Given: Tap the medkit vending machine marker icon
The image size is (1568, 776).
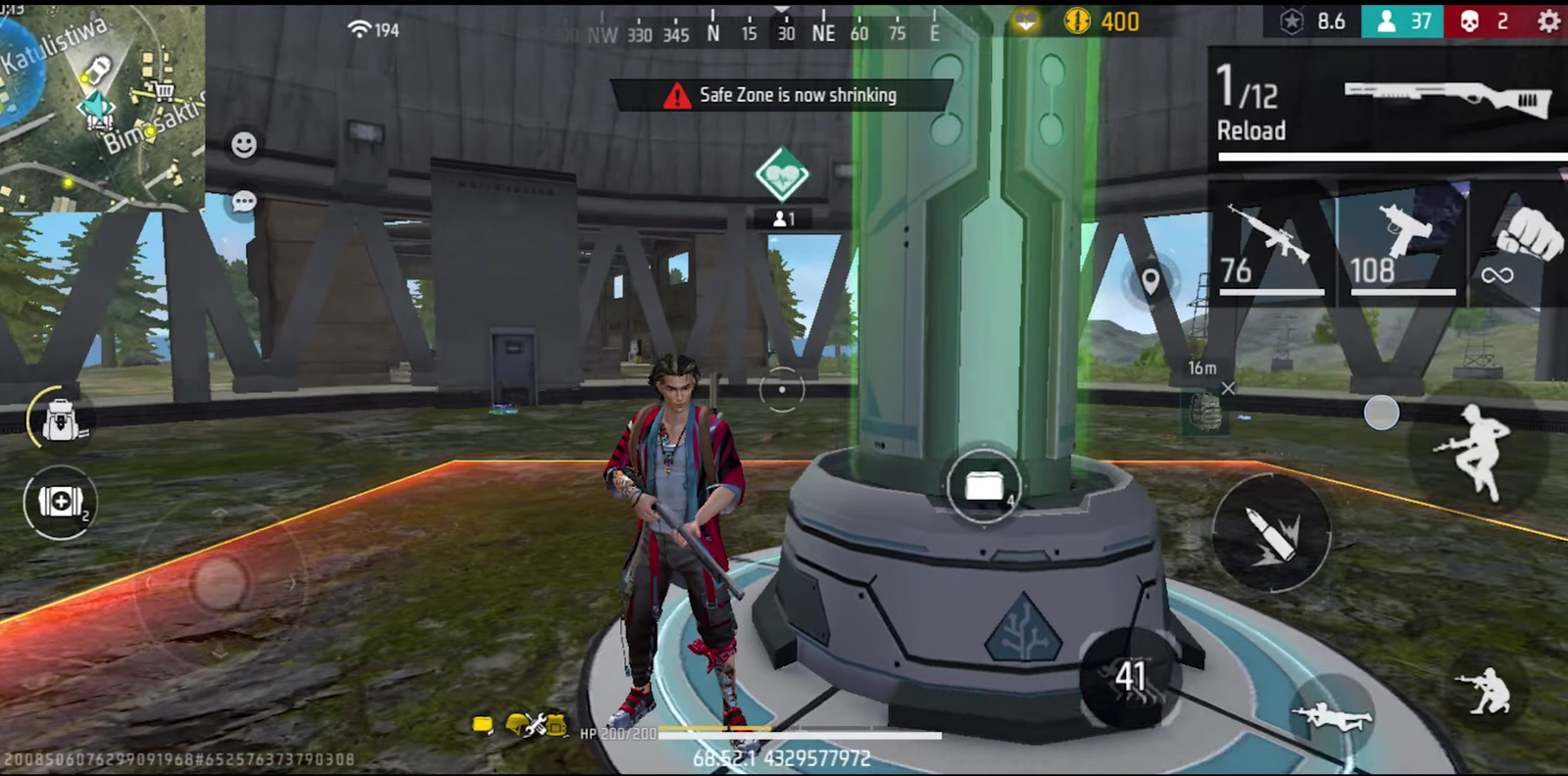Looking at the screenshot, I should click(779, 173).
